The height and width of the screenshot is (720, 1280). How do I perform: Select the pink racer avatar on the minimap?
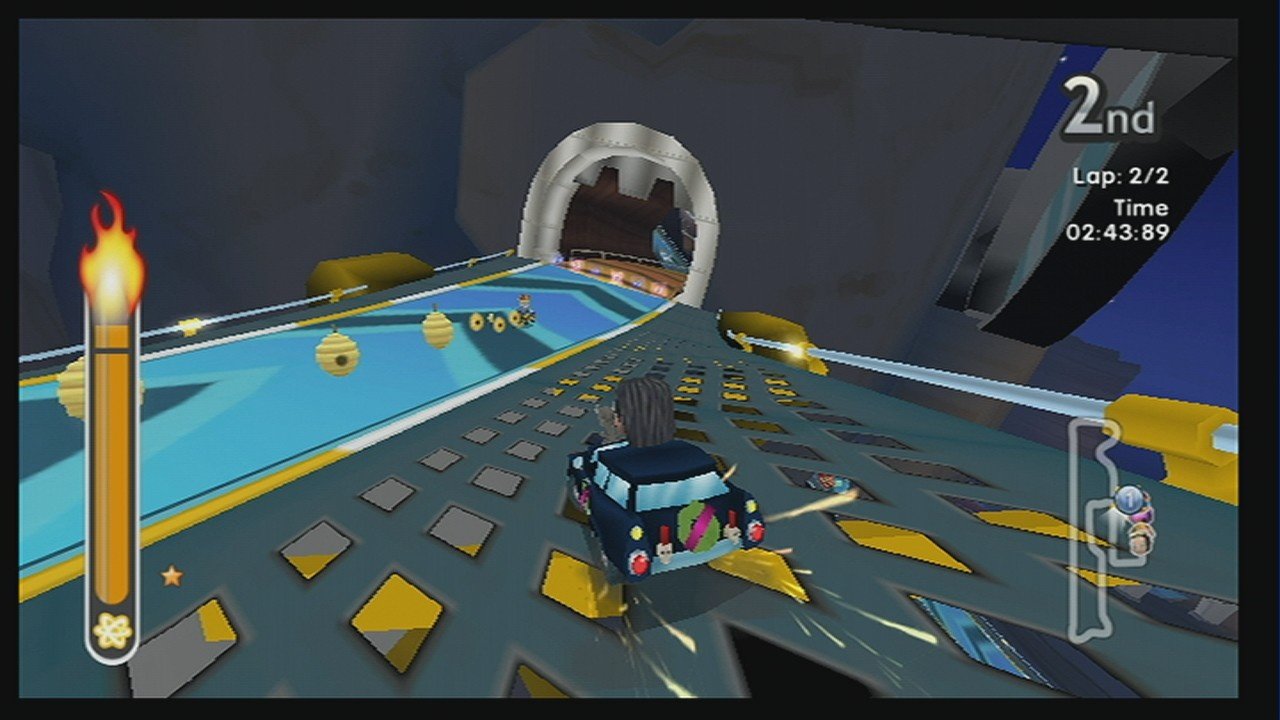tap(1142, 515)
